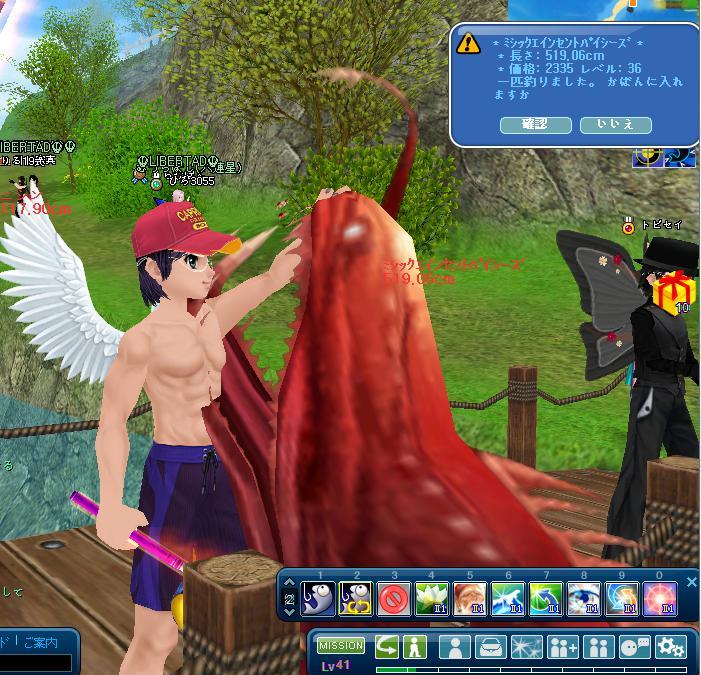Open the add friend menu

point(563,647)
